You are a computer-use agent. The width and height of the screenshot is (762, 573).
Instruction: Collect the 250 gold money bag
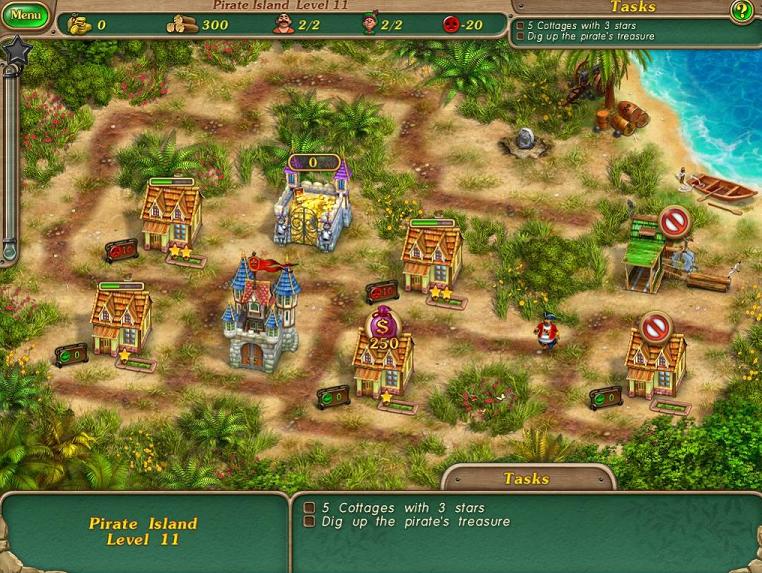click(x=383, y=329)
